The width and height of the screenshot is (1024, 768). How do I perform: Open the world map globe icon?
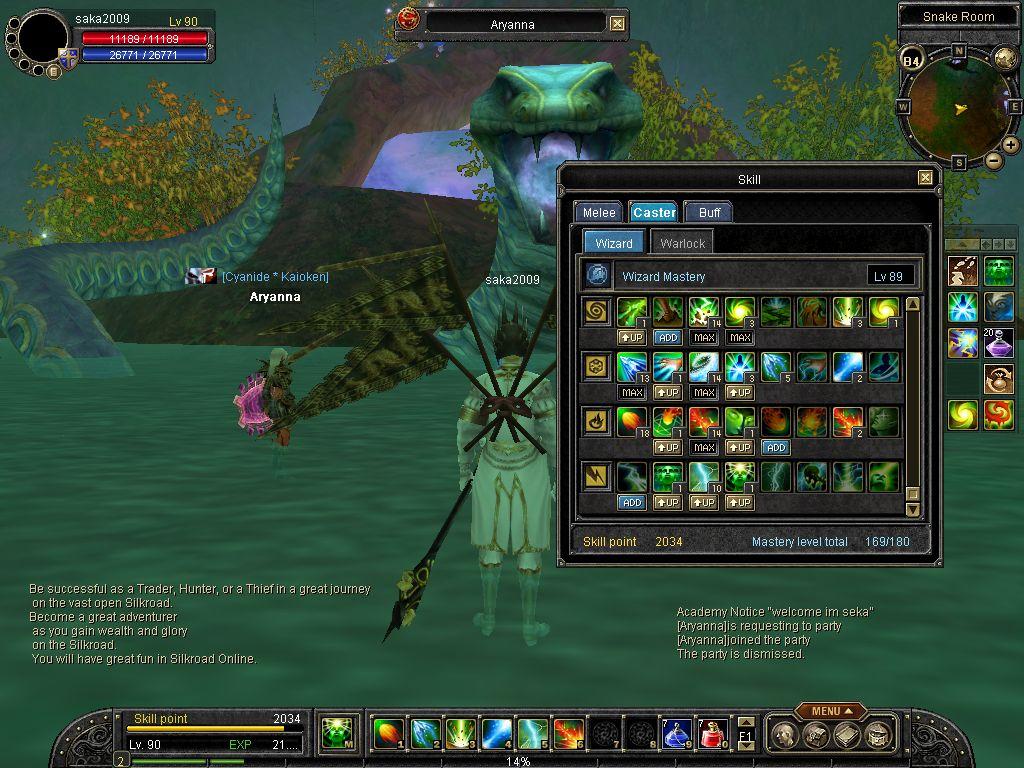[1004, 57]
